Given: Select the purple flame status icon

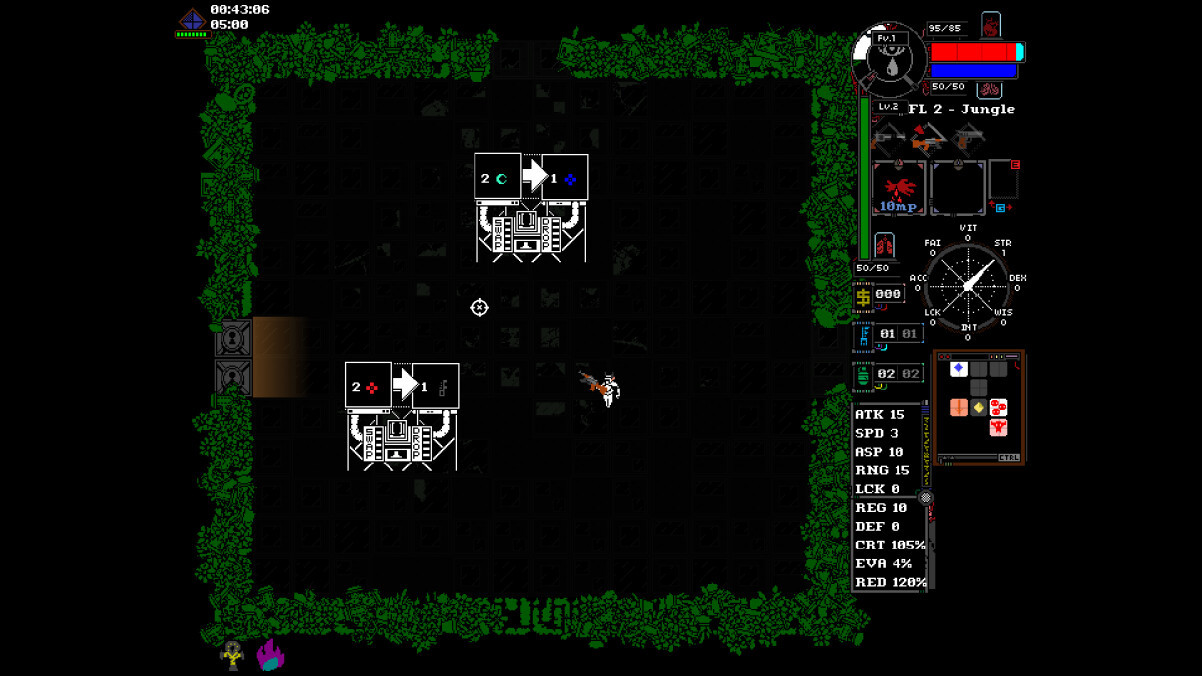Looking at the screenshot, I should (x=270, y=655).
